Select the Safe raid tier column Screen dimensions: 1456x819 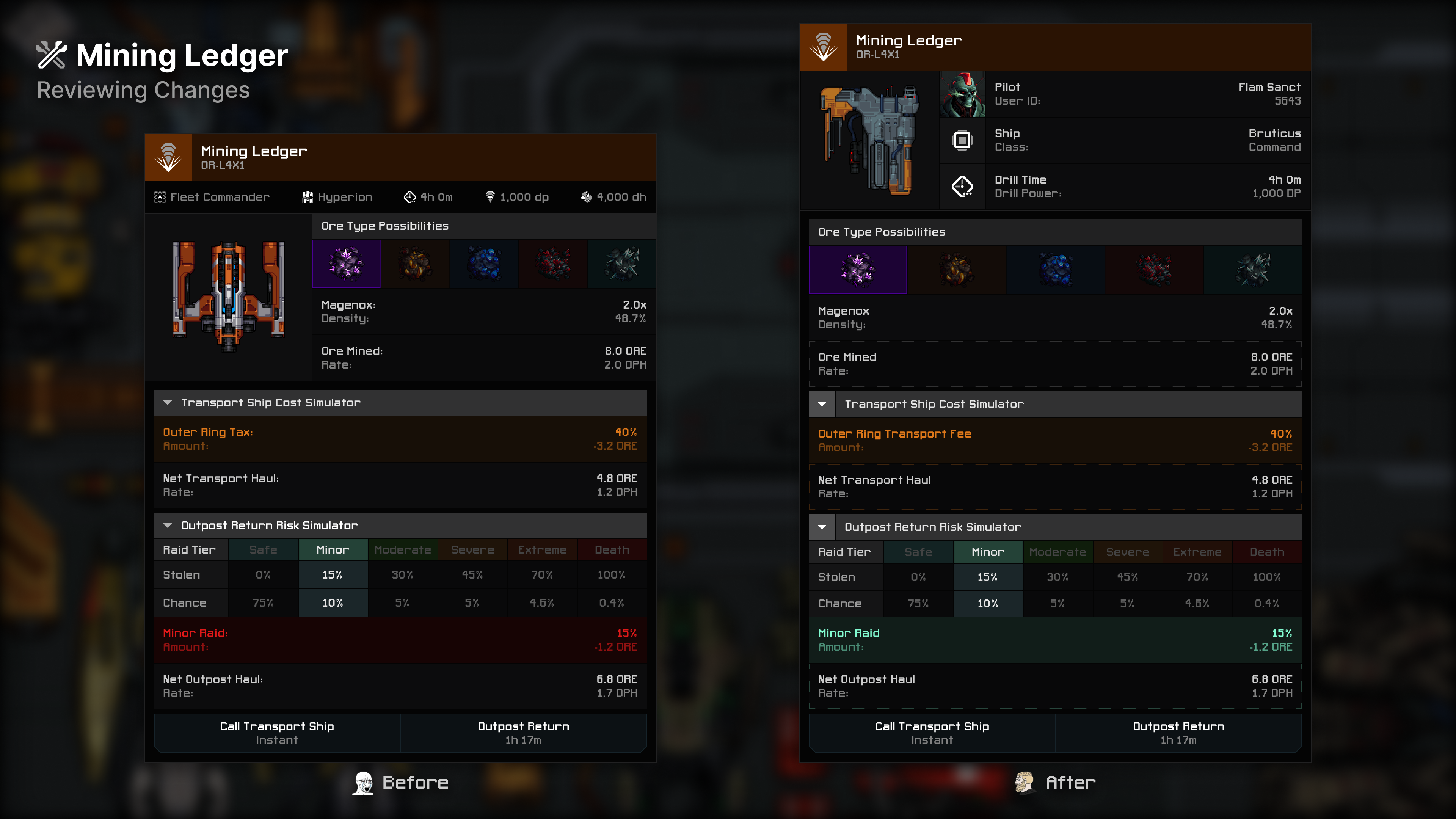263,549
